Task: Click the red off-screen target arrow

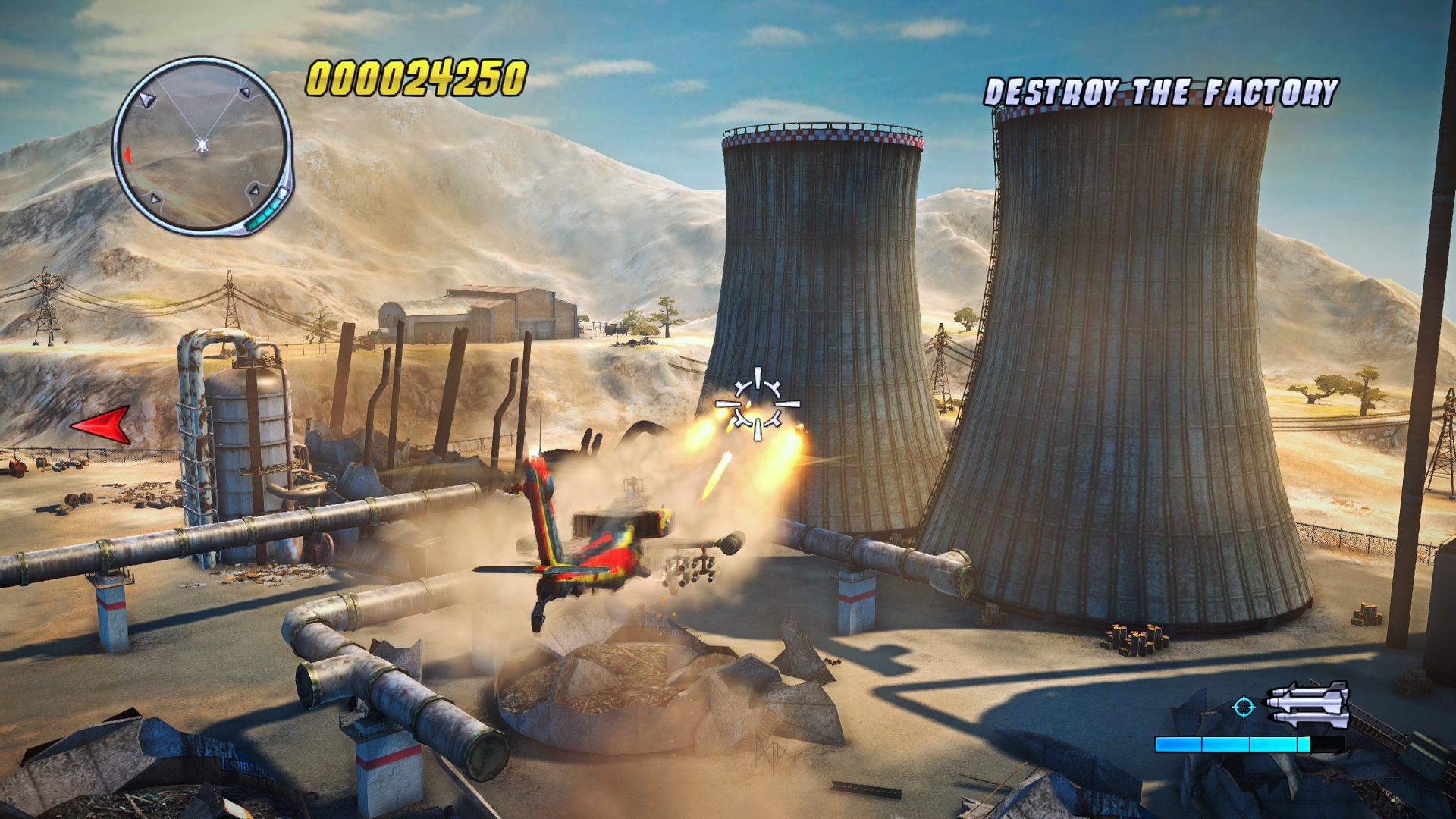Action: (x=102, y=424)
